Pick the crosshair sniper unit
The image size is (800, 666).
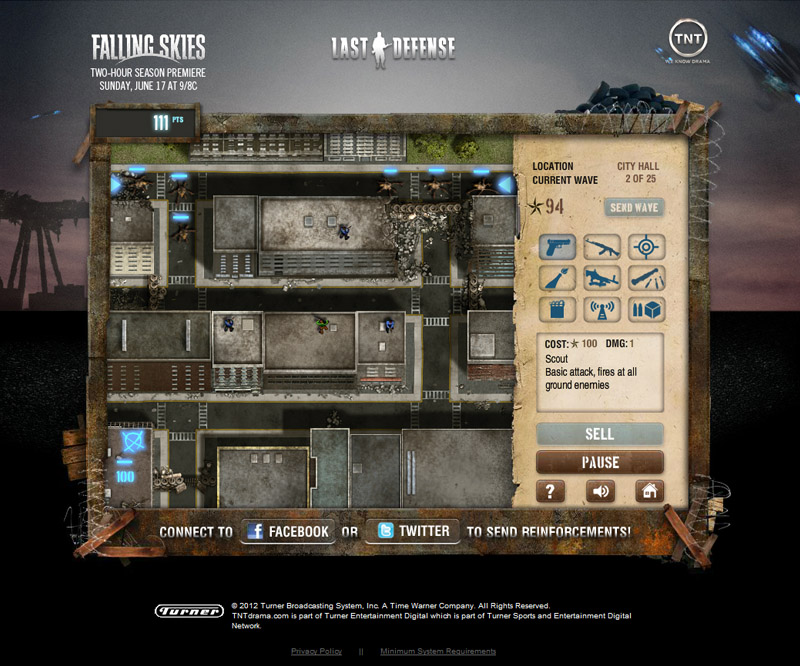tap(649, 247)
